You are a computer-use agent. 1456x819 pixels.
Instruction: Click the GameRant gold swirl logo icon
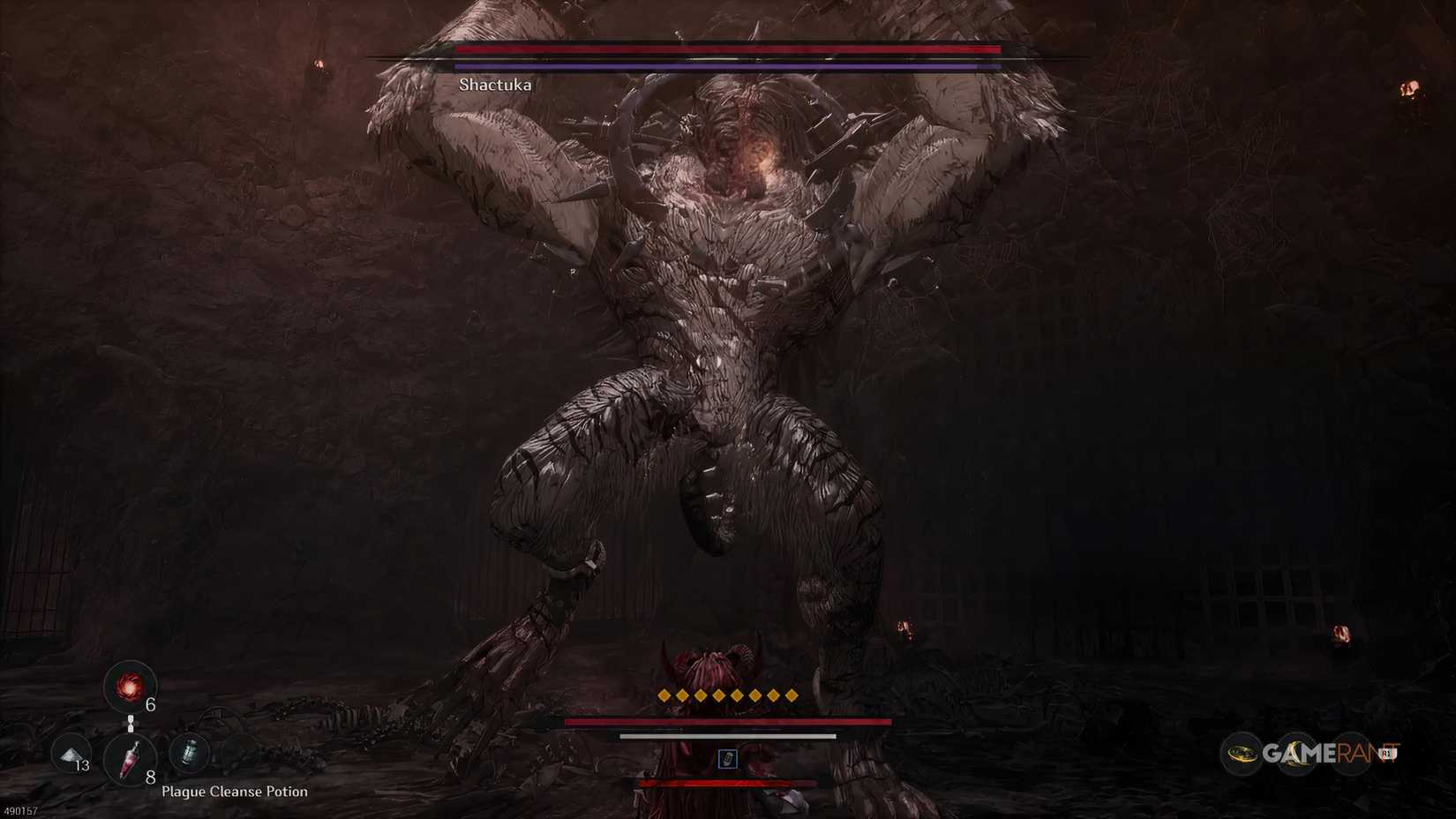[1241, 753]
